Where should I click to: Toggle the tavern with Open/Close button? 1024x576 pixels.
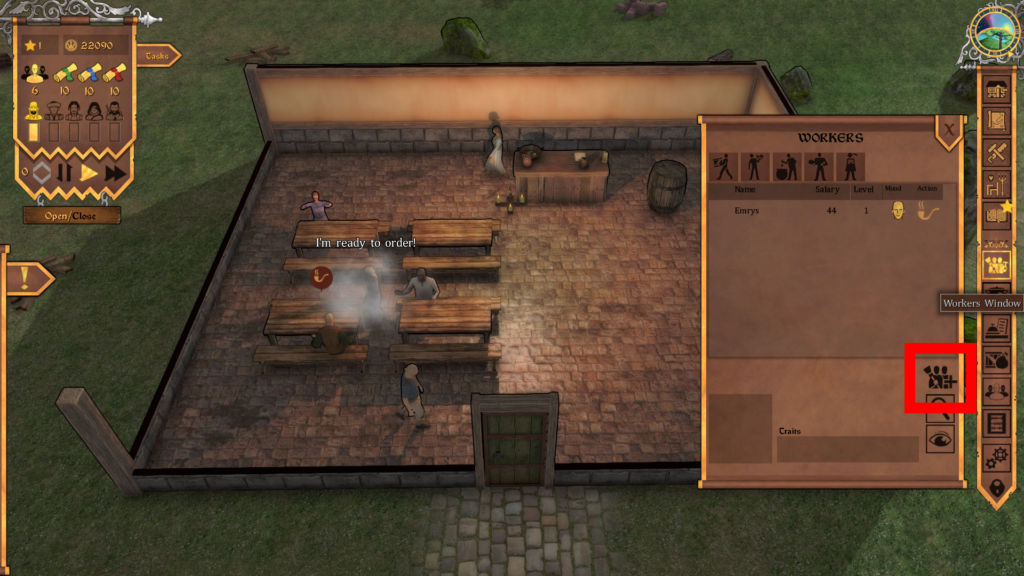72,215
